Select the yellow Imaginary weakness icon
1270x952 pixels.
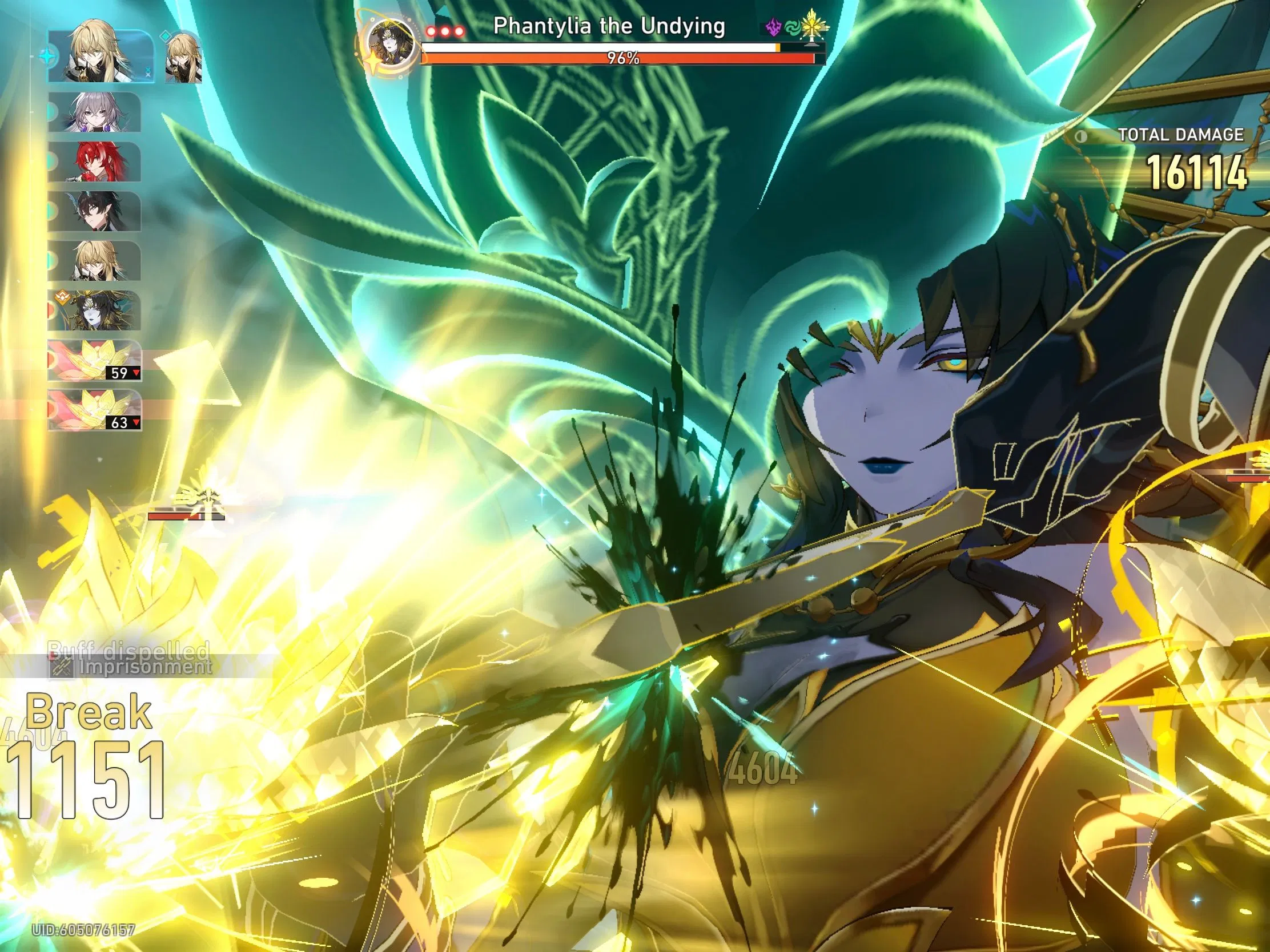[x=812, y=25]
